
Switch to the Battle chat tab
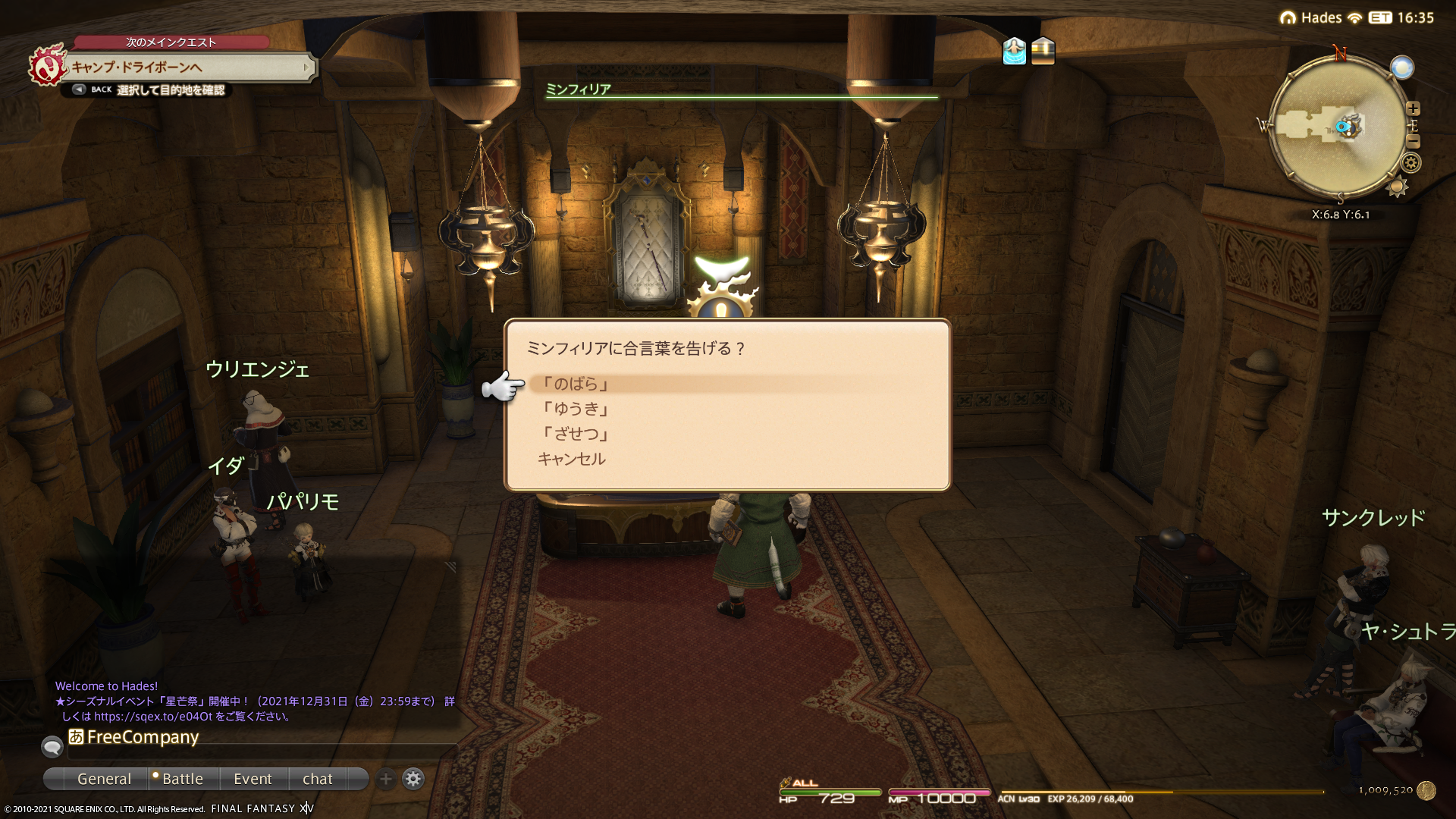pos(182,779)
